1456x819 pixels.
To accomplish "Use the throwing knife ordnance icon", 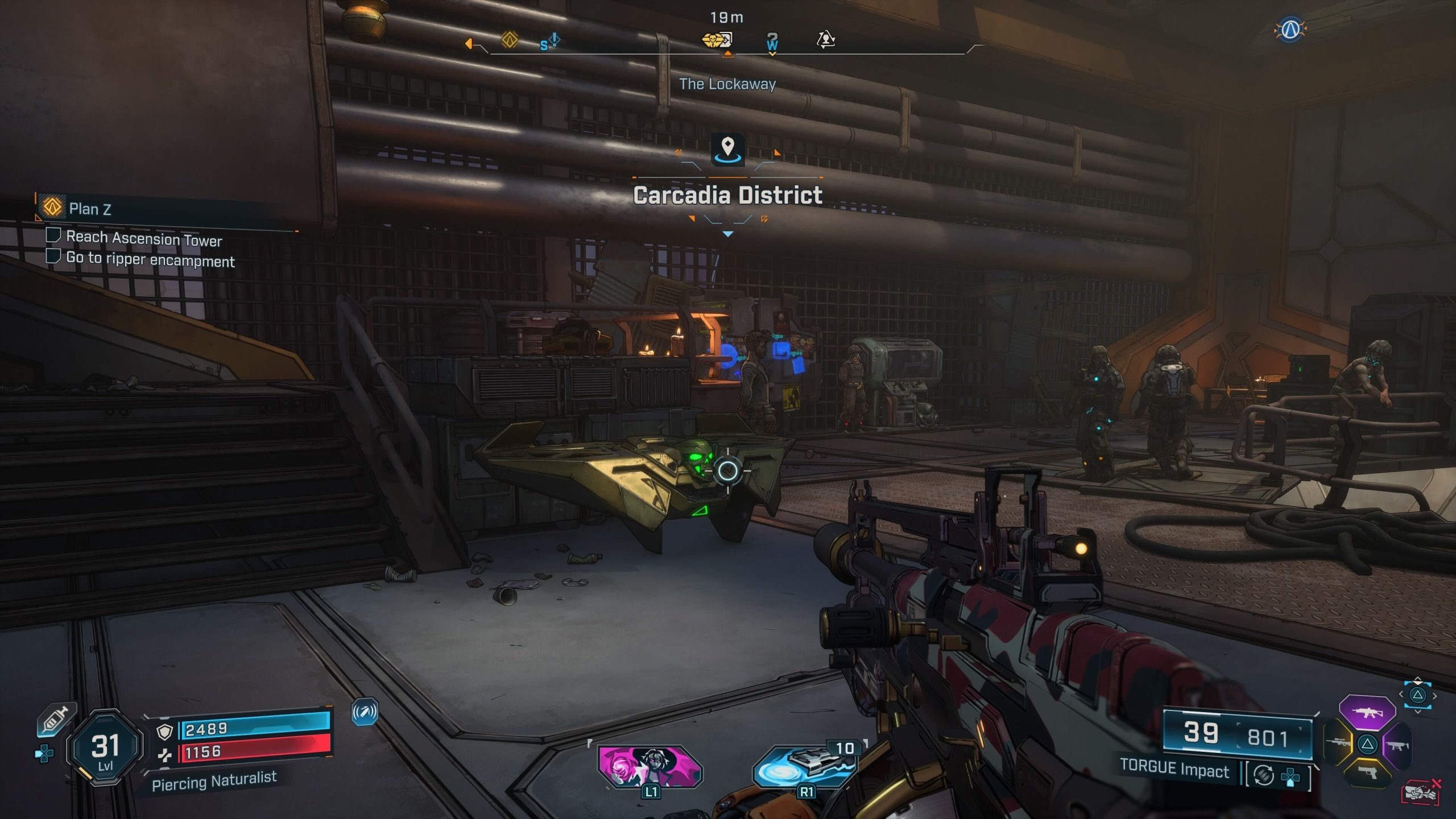I will (805, 766).
